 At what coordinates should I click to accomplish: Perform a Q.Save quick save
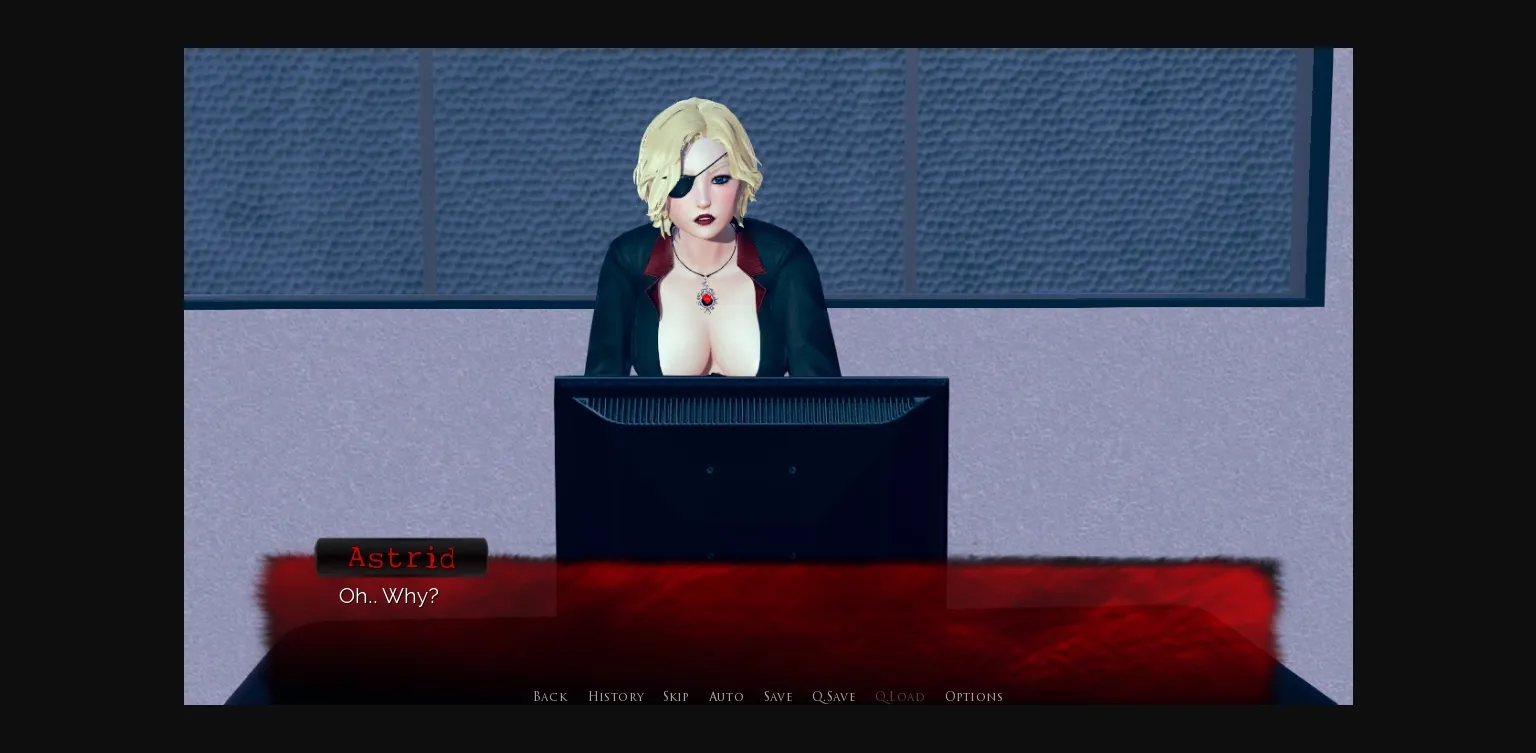(834, 696)
